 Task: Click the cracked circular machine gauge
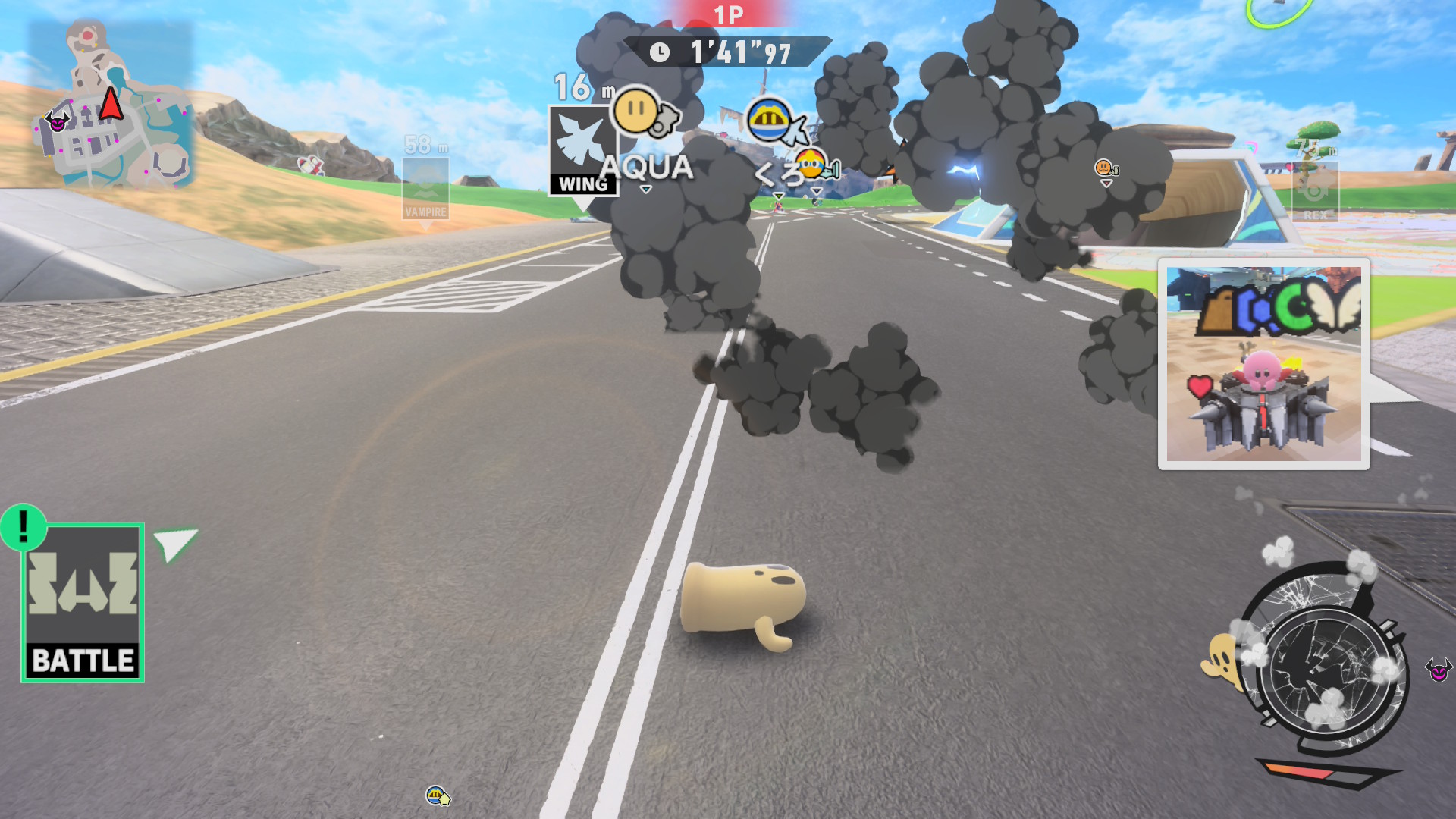[x=1326, y=660]
